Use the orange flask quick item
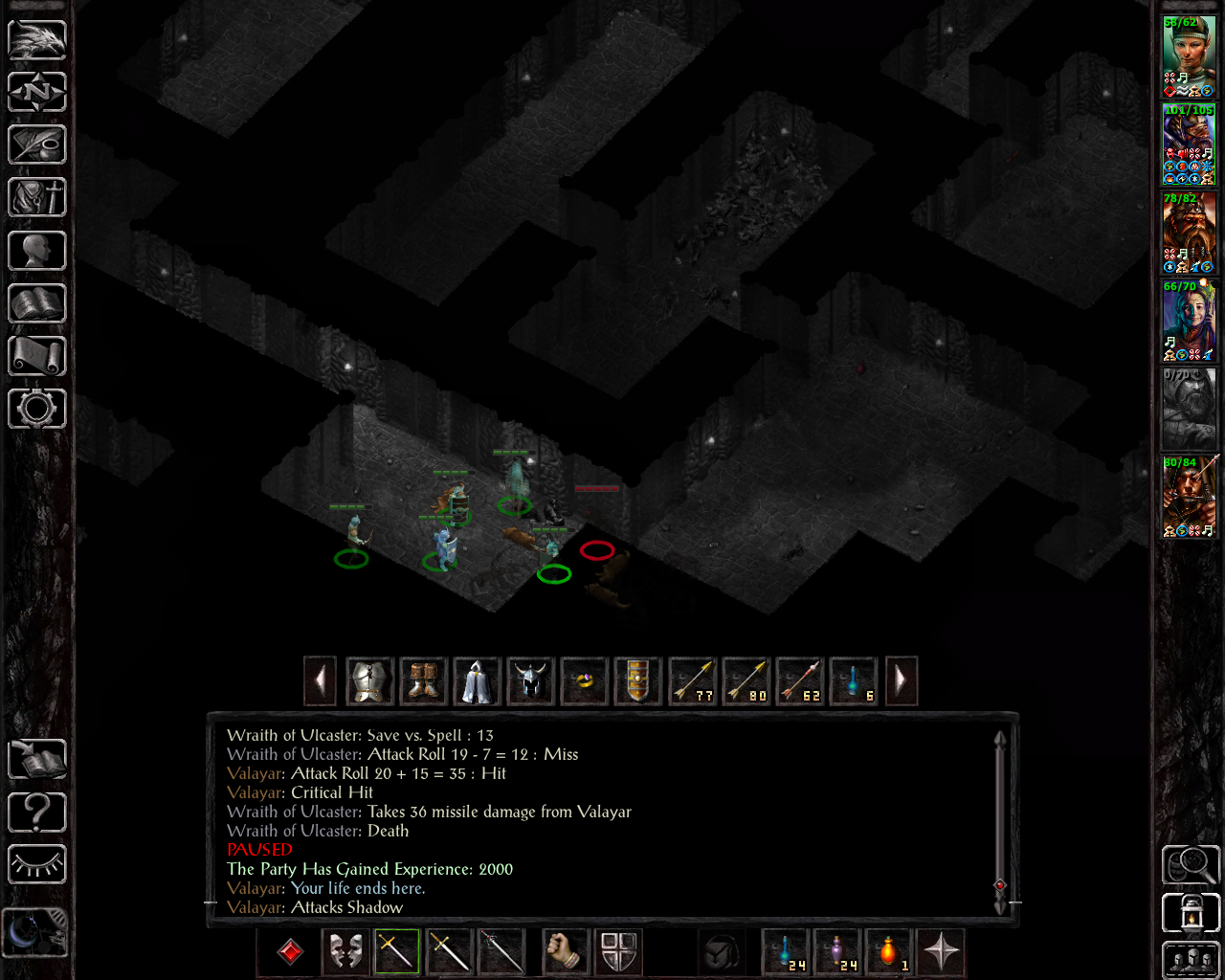The image size is (1225, 980). [x=889, y=951]
